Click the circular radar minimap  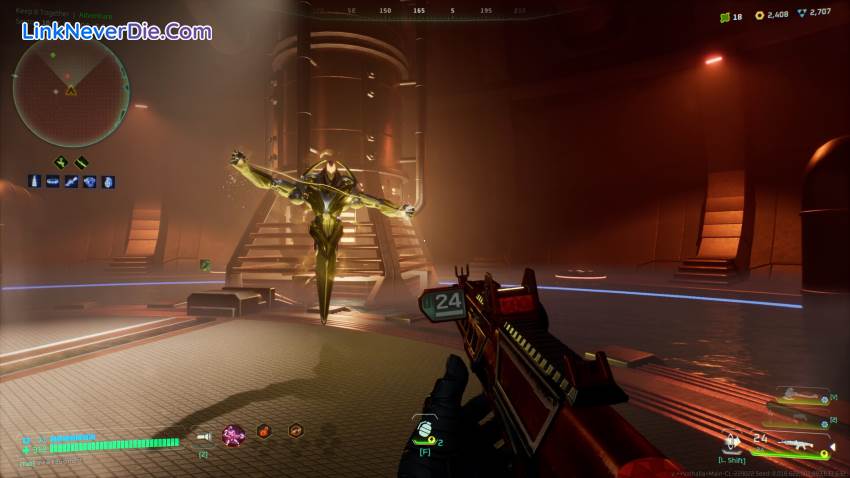(71, 91)
